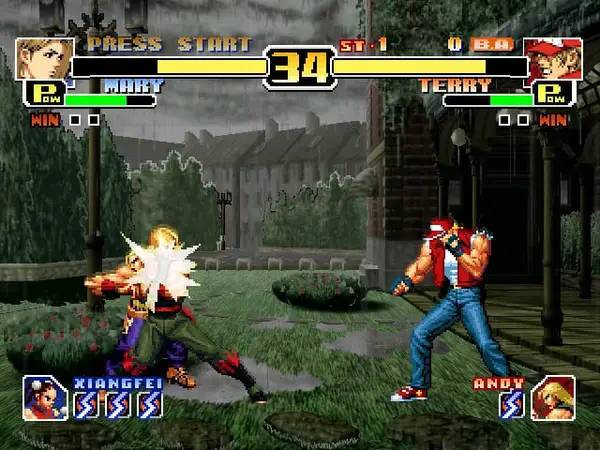Select Terry's character portrait
The image size is (600, 450).
(553, 58)
